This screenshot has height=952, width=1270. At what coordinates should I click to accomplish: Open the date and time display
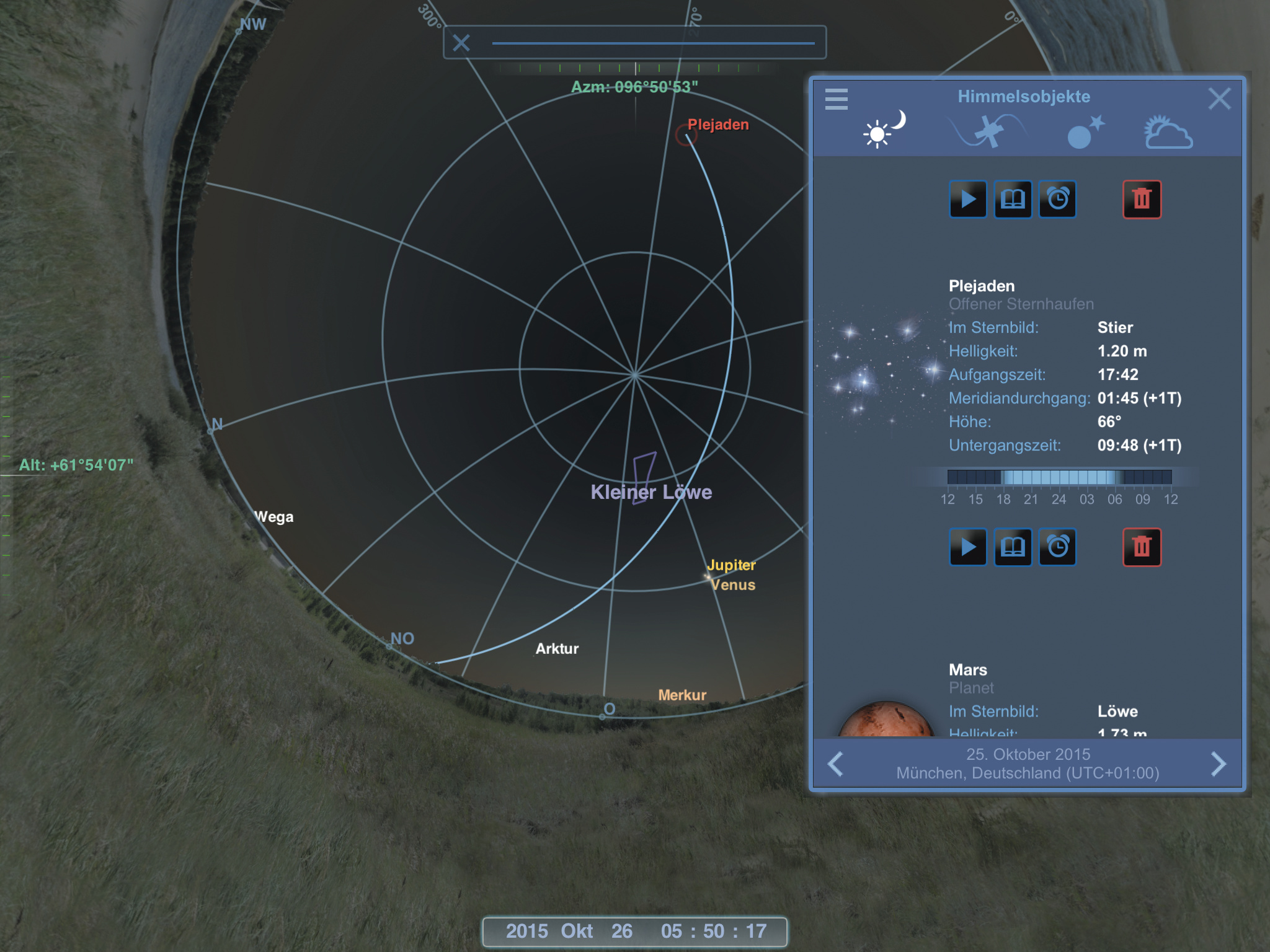tap(635, 931)
